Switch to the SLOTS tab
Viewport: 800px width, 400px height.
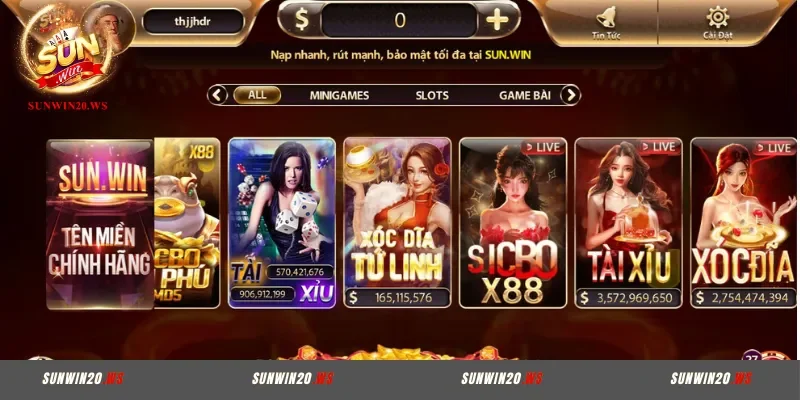coord(432,95)
